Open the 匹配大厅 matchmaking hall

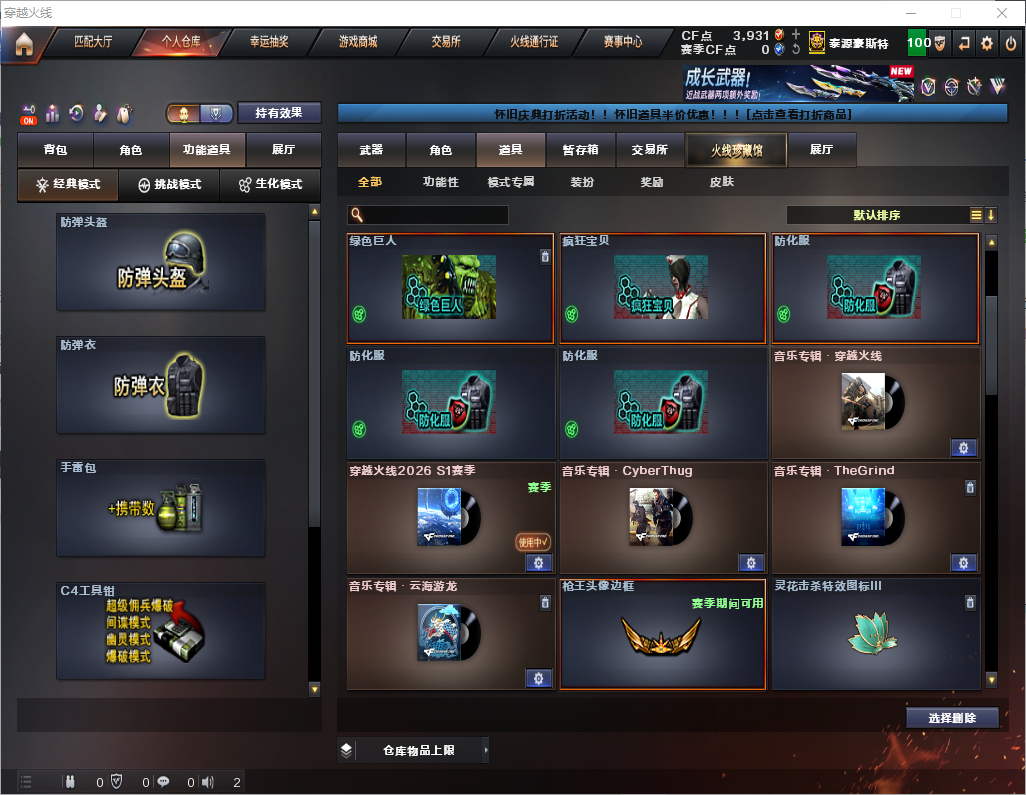(93, 43)
